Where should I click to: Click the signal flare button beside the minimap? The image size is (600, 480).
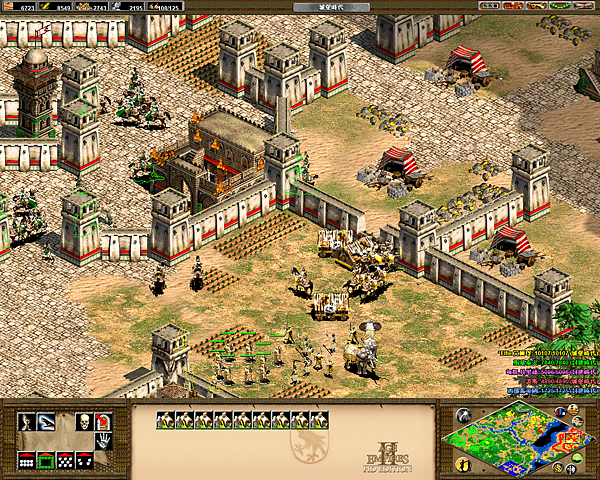pos(463,416)
